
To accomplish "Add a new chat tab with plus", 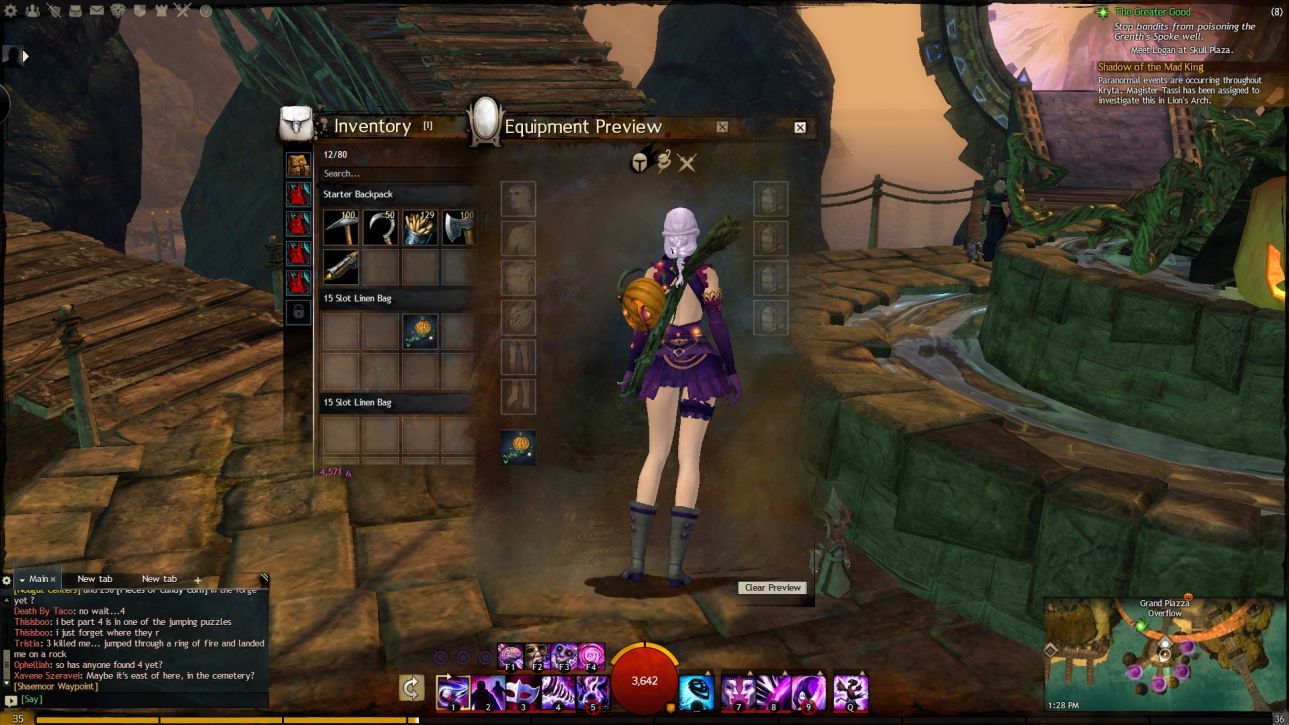I will click(x=197, y=580).
